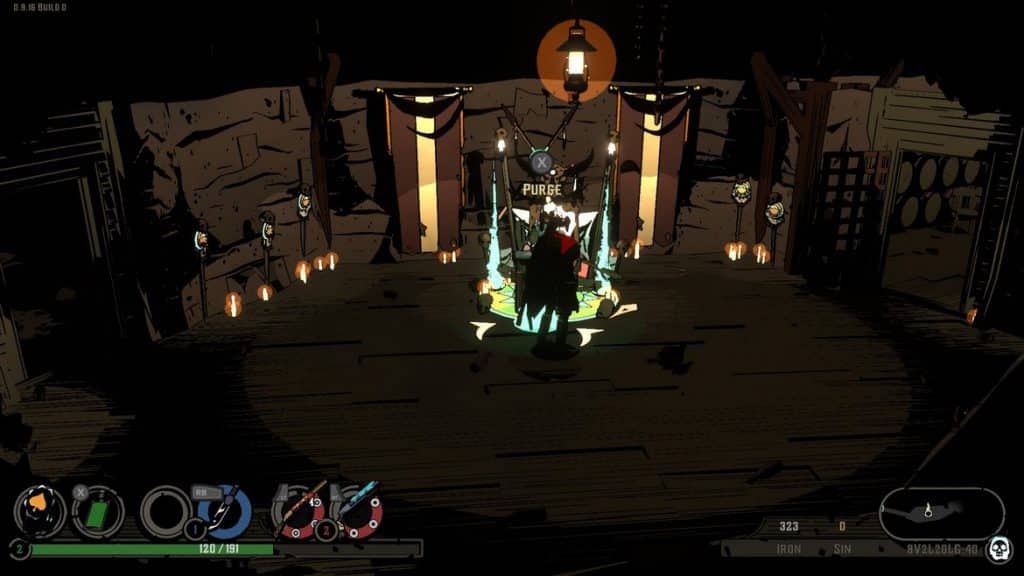
Task: Use the green canister item slot
Action: tap(98, 511)
